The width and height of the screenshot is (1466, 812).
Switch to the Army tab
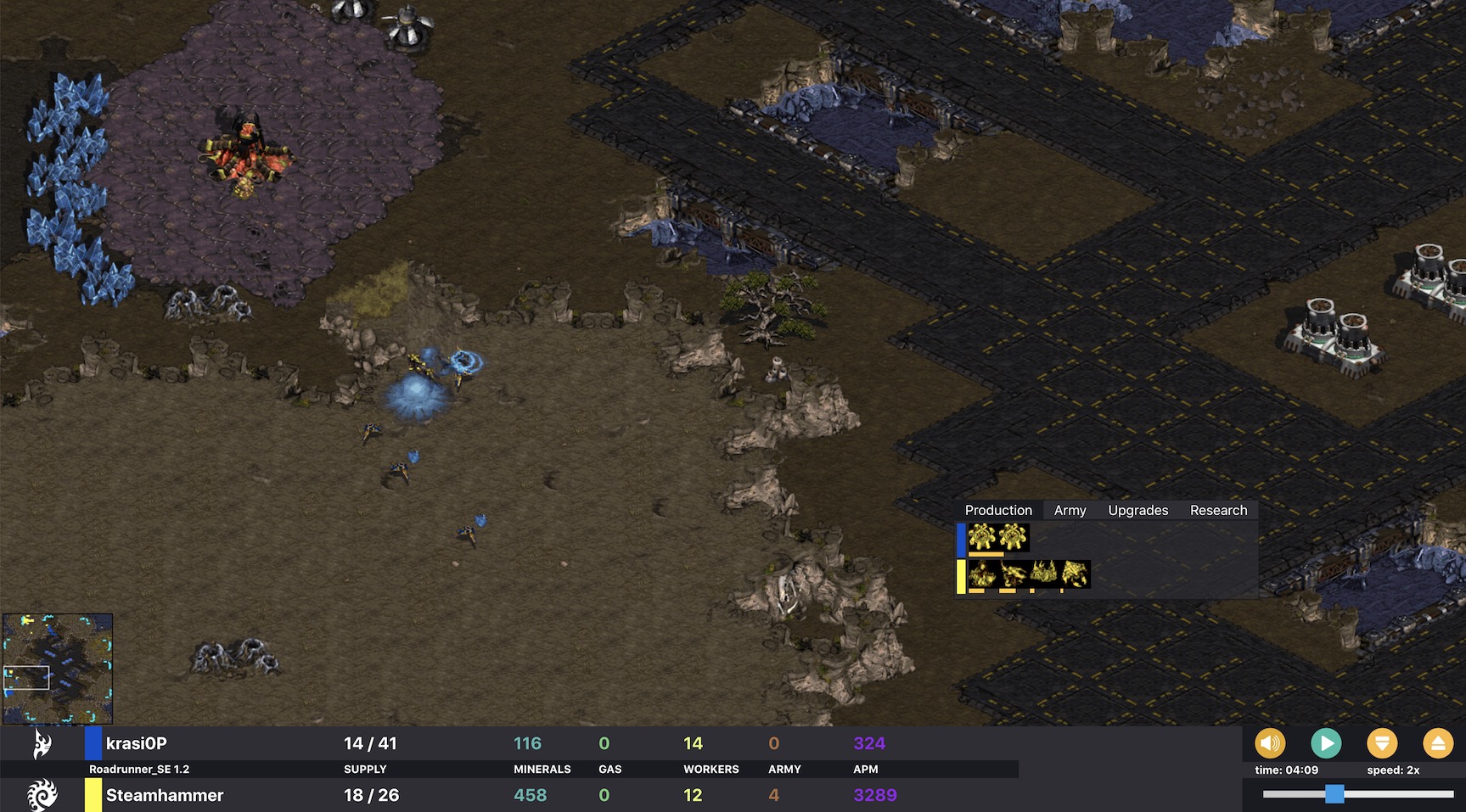1070,510
